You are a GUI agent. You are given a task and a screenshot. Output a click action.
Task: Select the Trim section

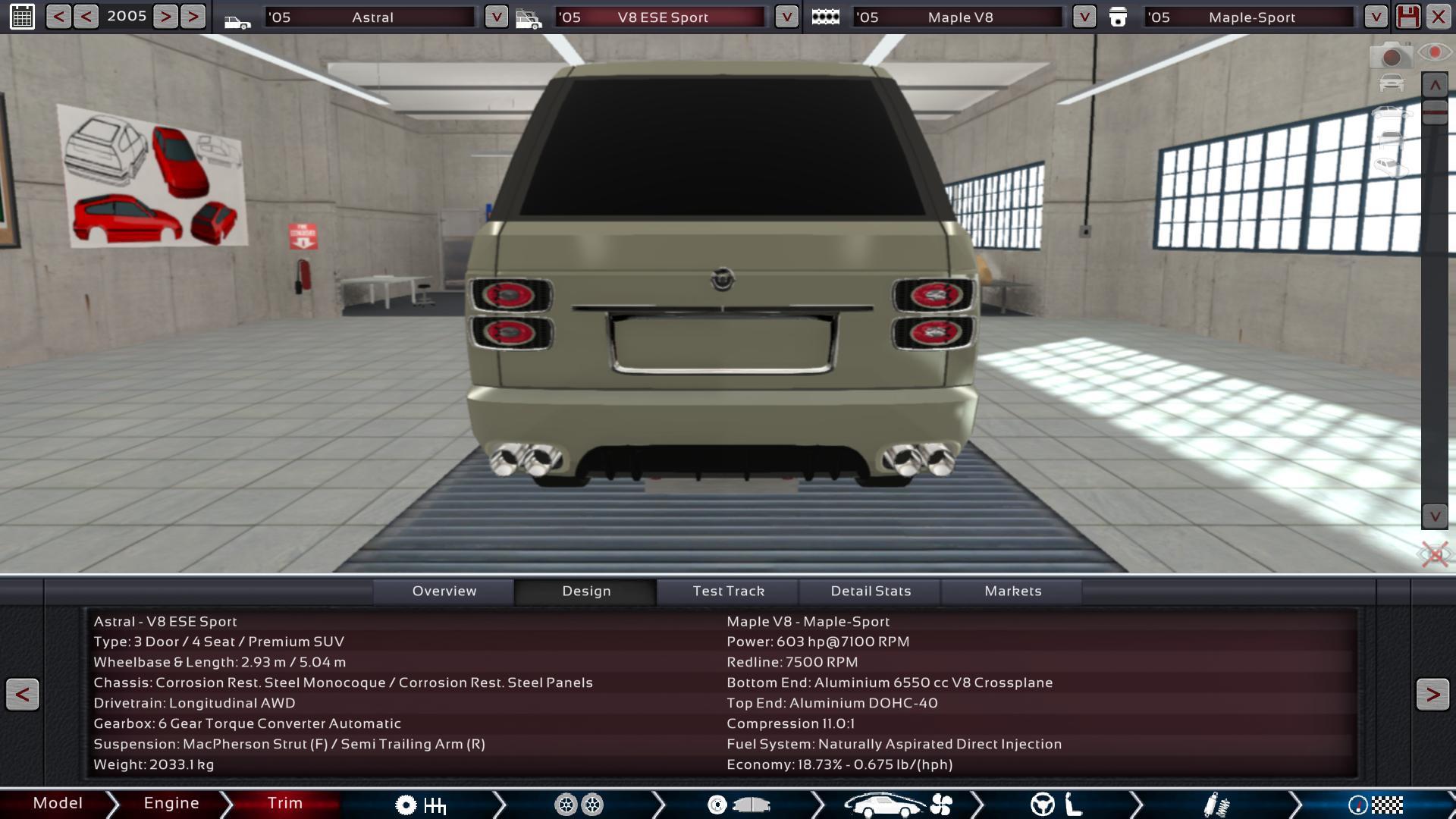(x=285, y=803)
